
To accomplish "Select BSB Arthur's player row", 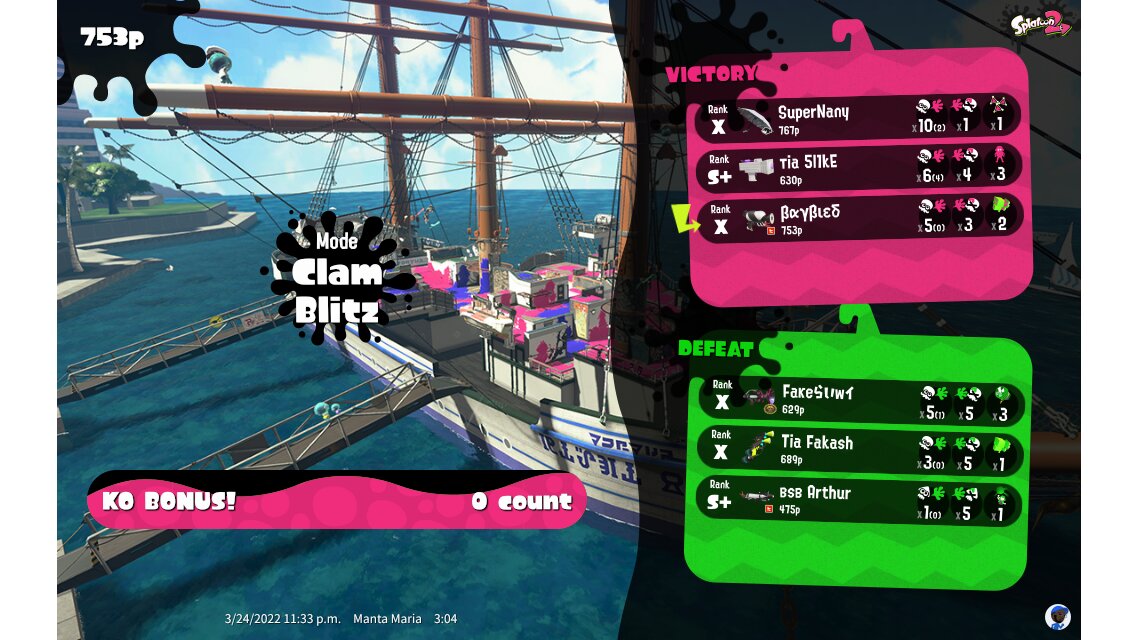I will click(858, 502).
